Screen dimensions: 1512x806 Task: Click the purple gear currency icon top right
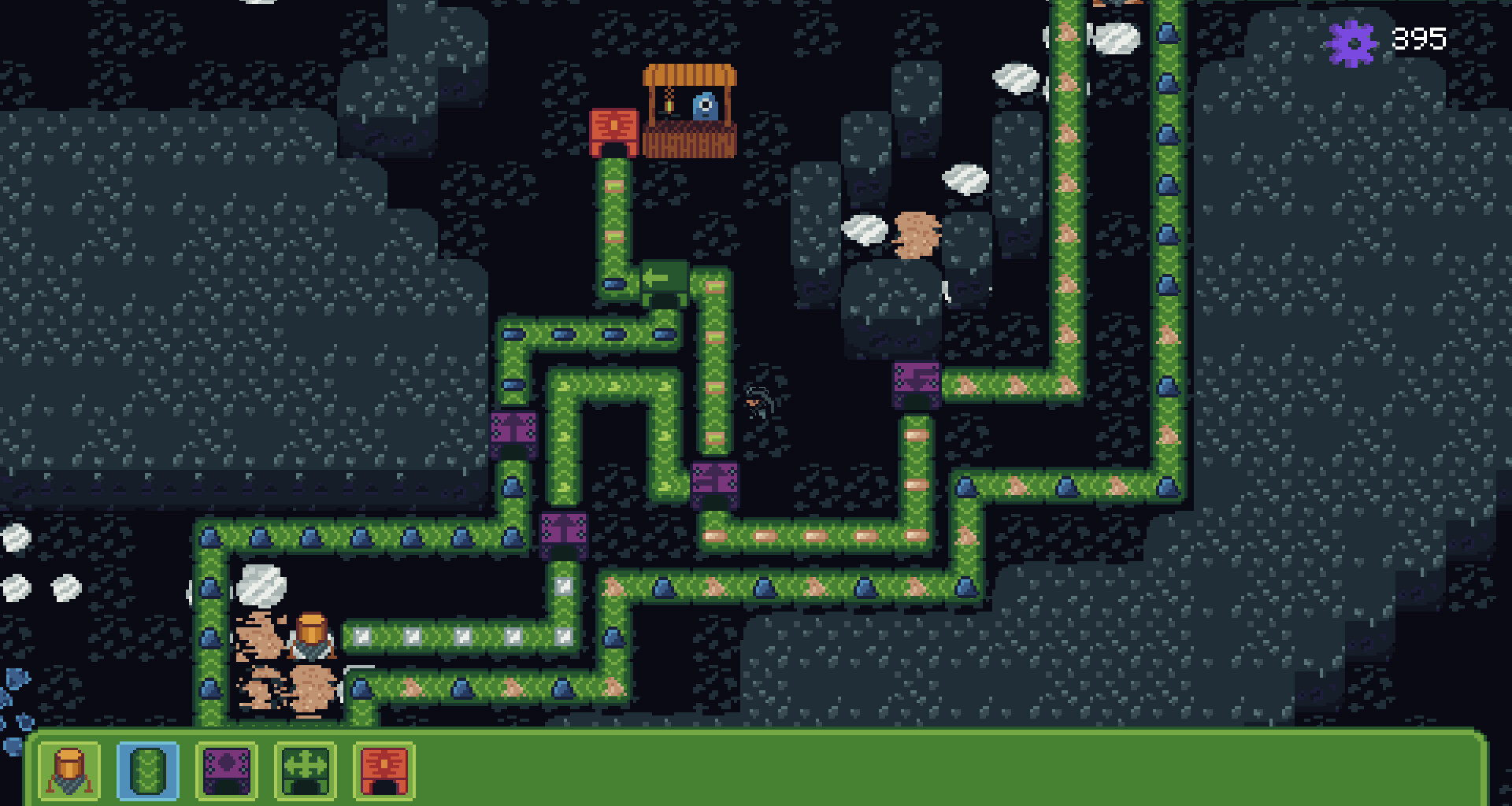pos(1352,39)
